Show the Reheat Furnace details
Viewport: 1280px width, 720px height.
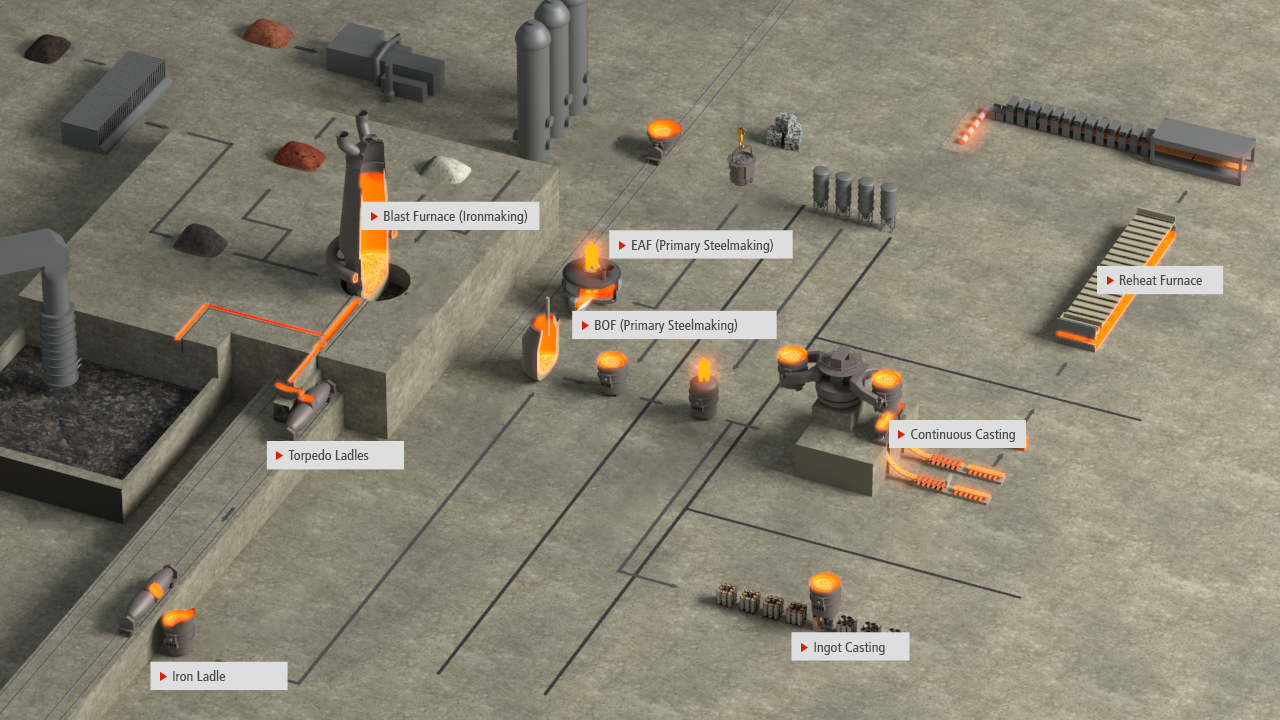coord(1159,280)
